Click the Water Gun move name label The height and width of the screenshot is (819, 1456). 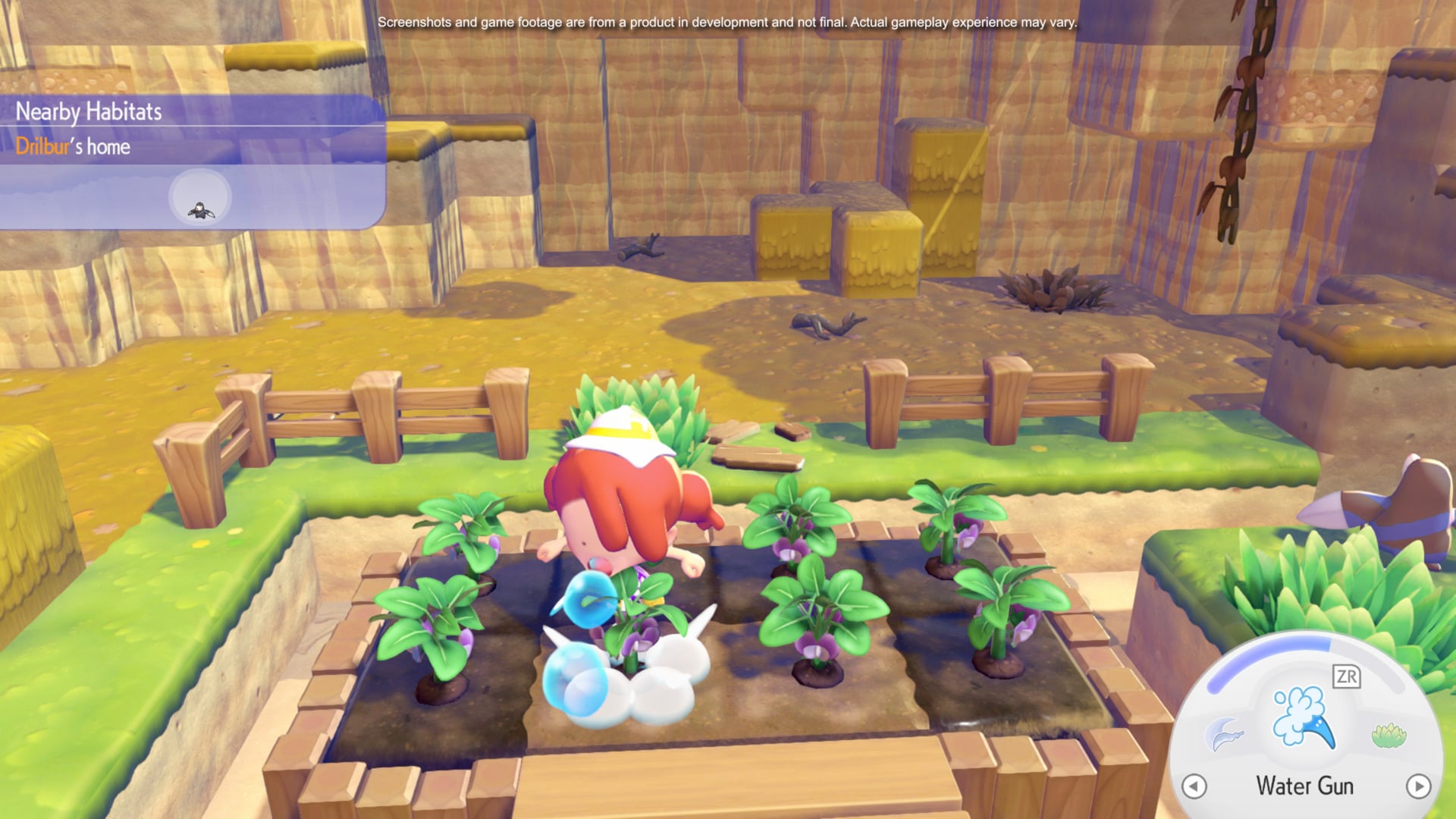pos(1307,786)
